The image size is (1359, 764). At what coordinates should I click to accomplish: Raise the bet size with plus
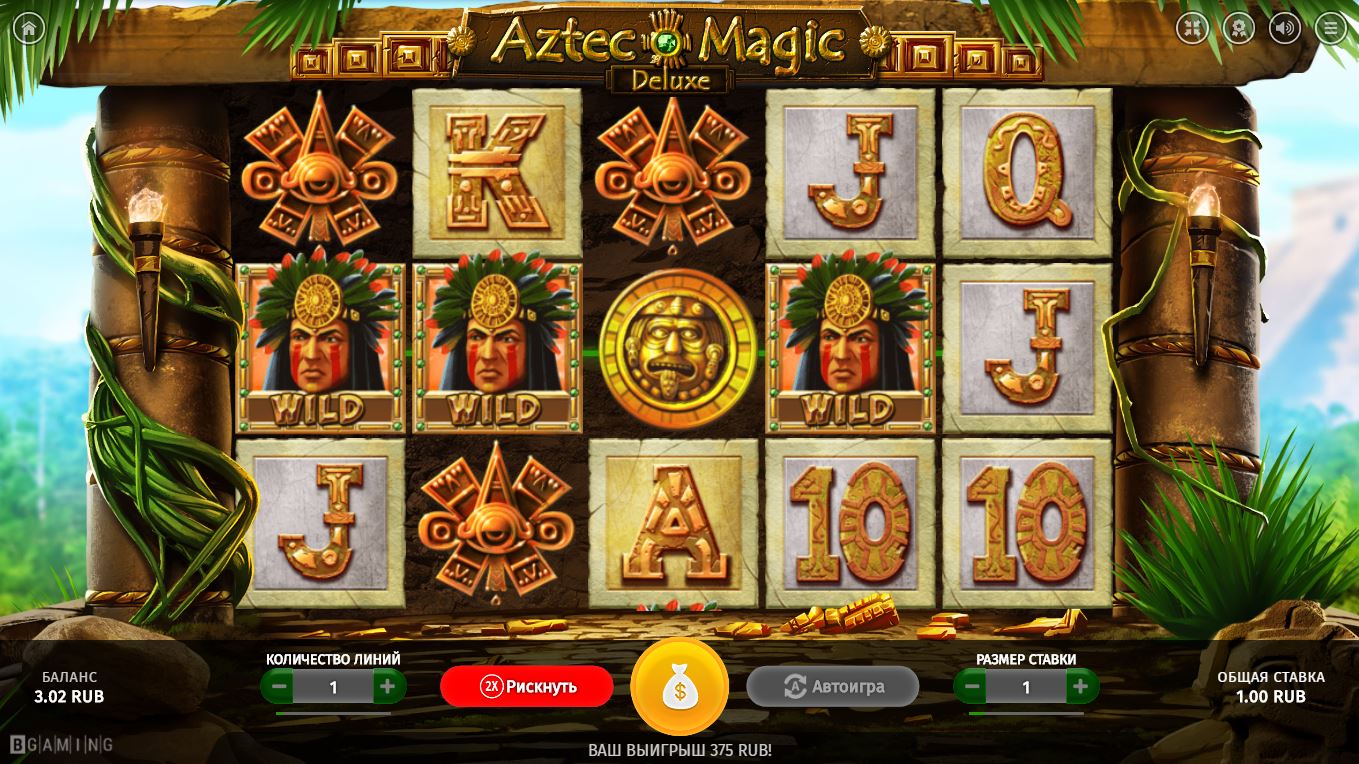(1080, 687)
